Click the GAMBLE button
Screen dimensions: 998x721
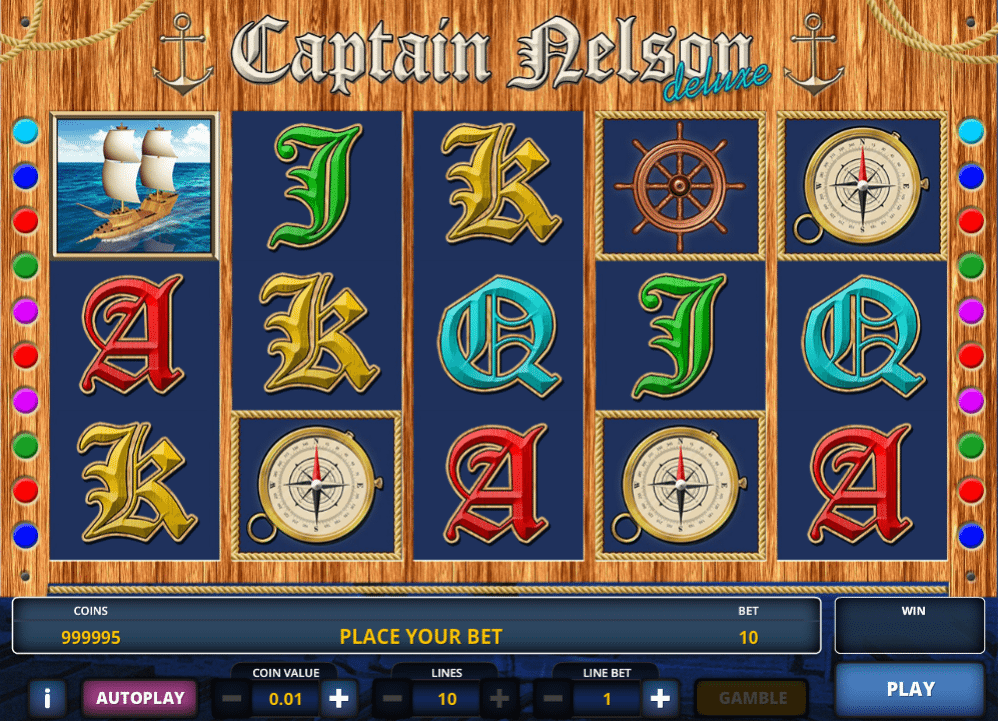[753, 698]
